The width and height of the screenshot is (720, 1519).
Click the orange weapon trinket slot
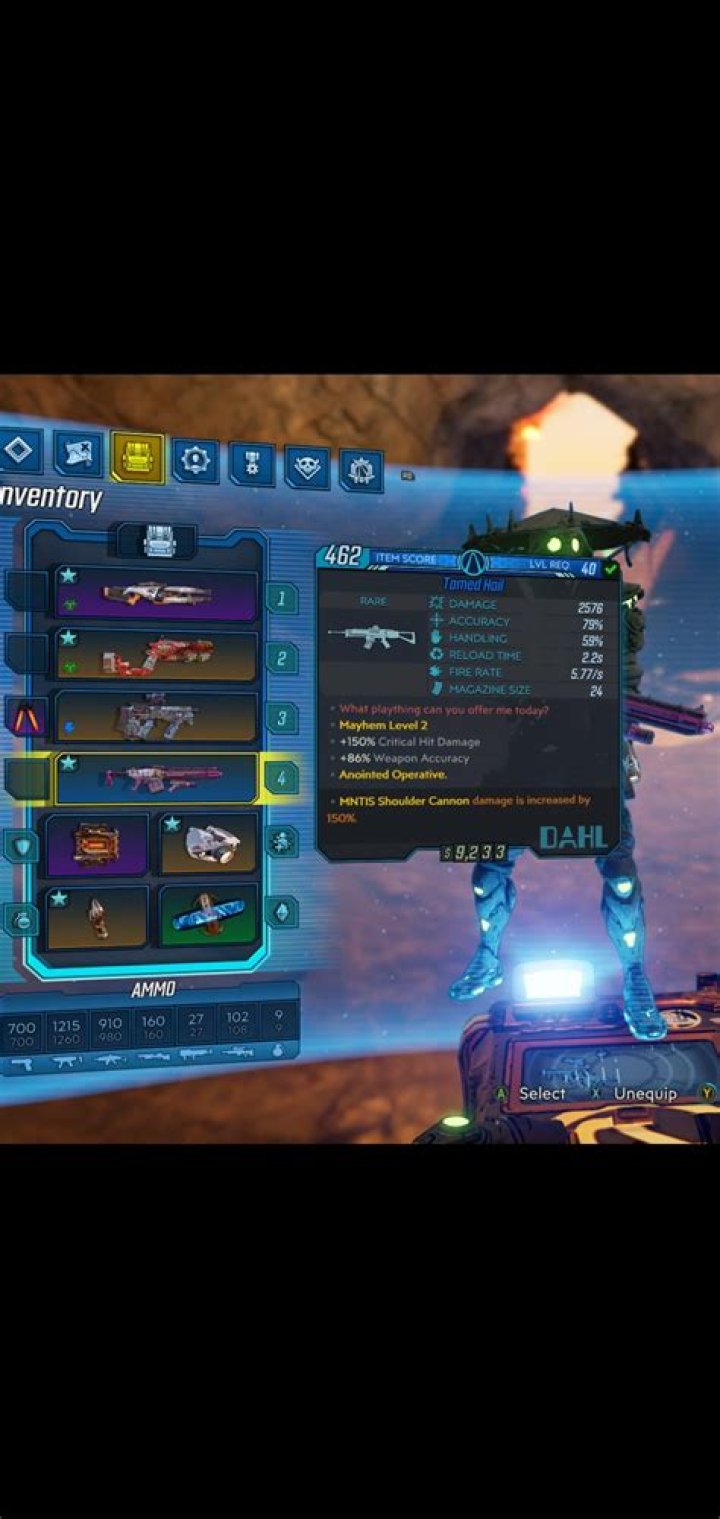click(25, 717)
